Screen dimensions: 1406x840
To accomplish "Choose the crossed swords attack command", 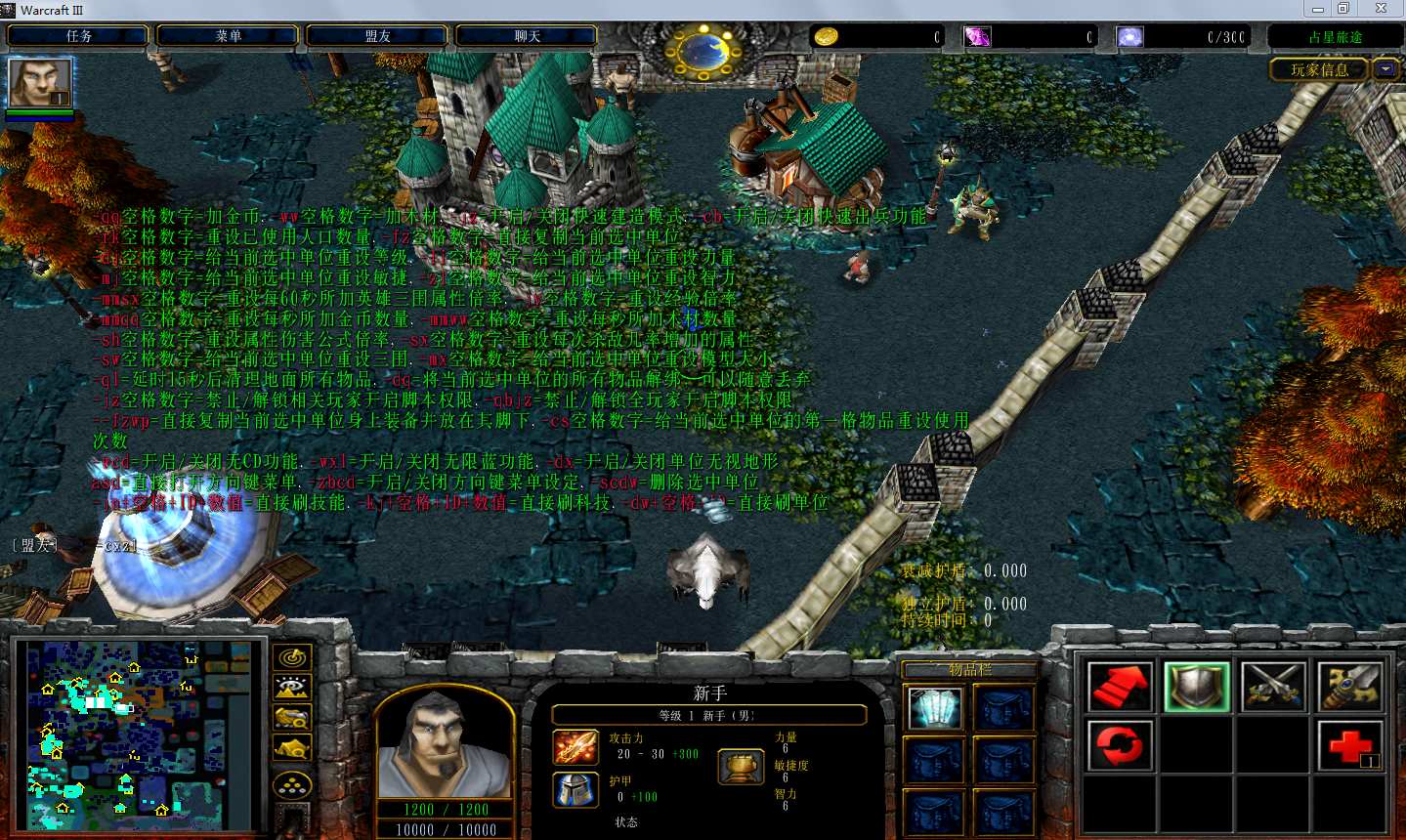I will point(1273,687).
